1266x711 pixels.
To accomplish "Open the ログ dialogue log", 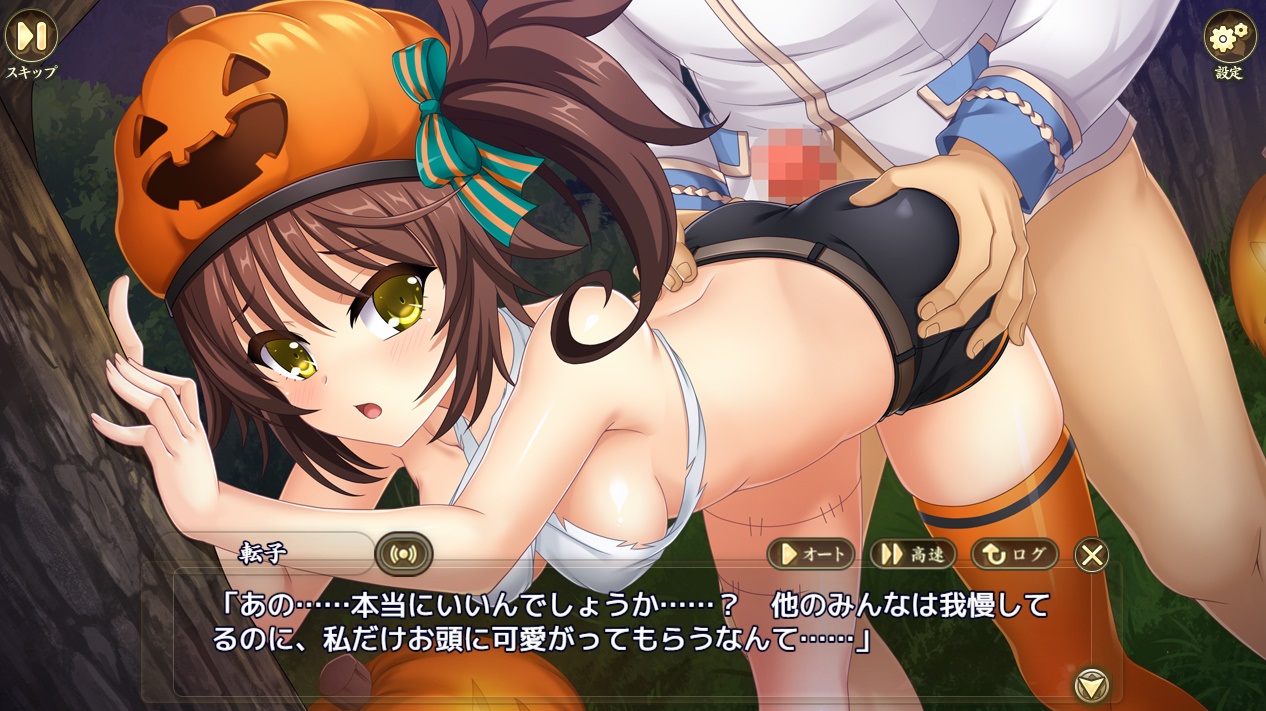I will coord(1014,553).
